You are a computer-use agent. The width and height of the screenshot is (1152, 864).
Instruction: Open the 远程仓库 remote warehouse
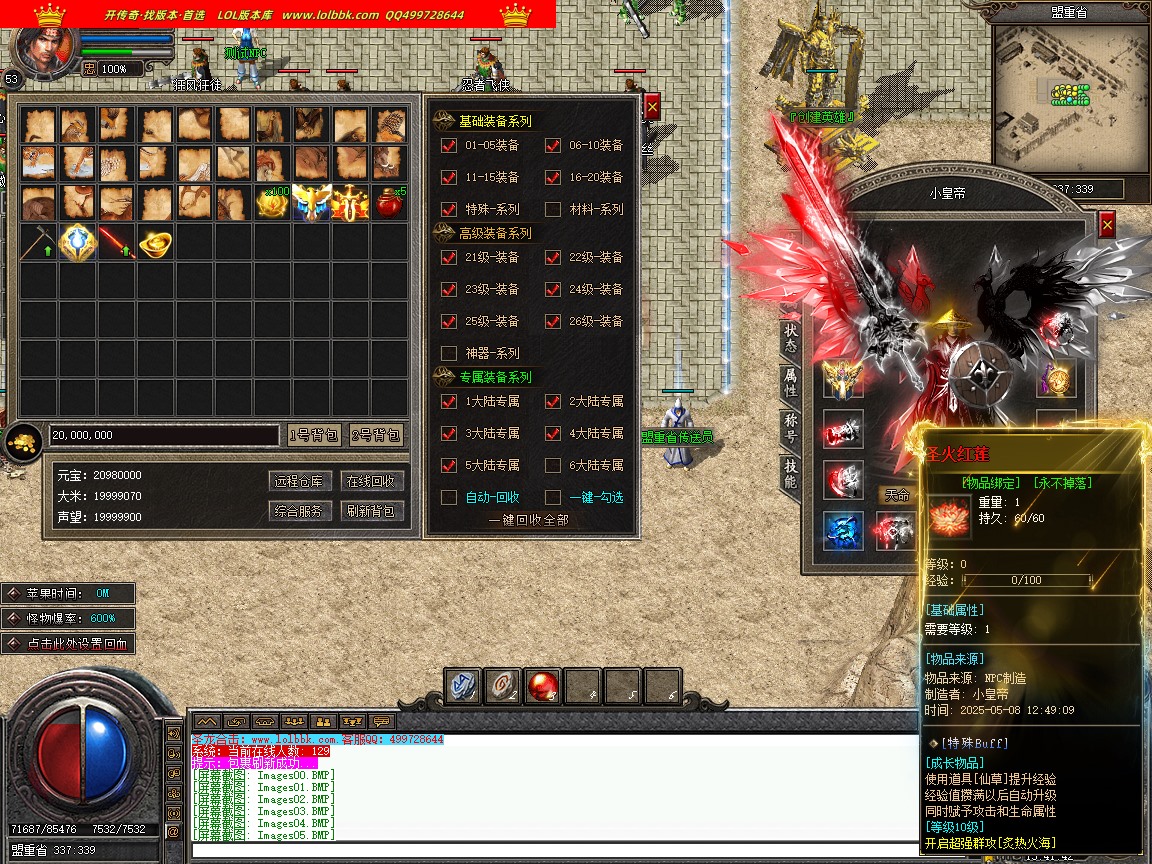click(300, 481)
